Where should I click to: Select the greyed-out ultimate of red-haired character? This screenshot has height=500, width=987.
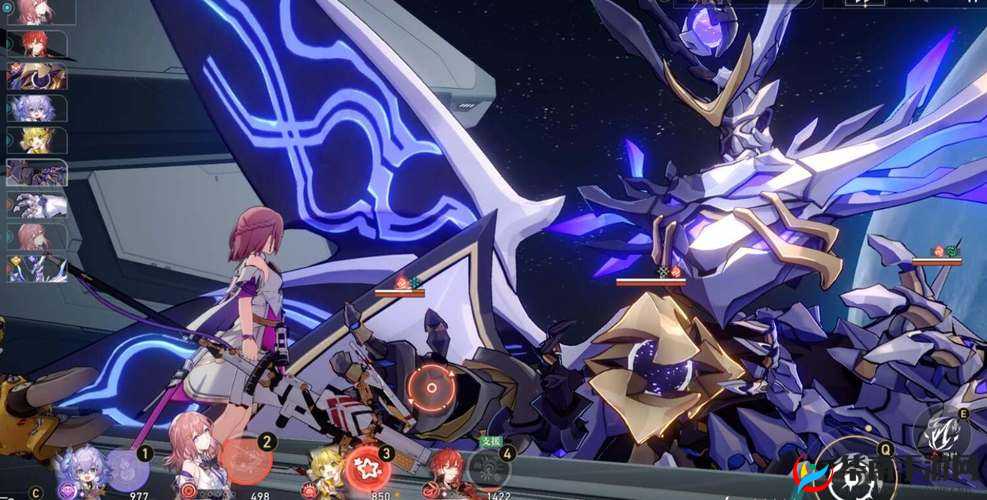[488, 470]
